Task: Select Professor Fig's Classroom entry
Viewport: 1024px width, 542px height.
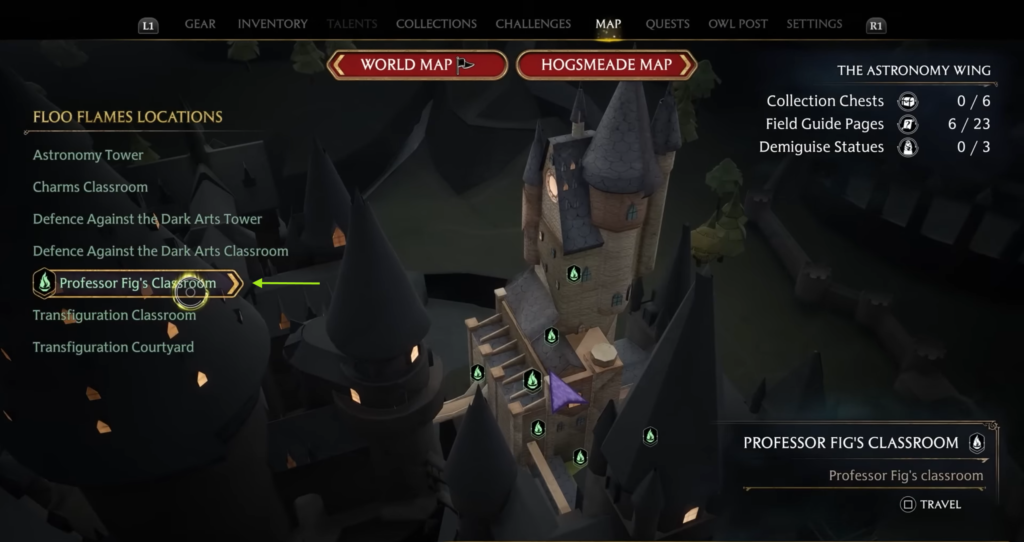Action: [137, 283]
